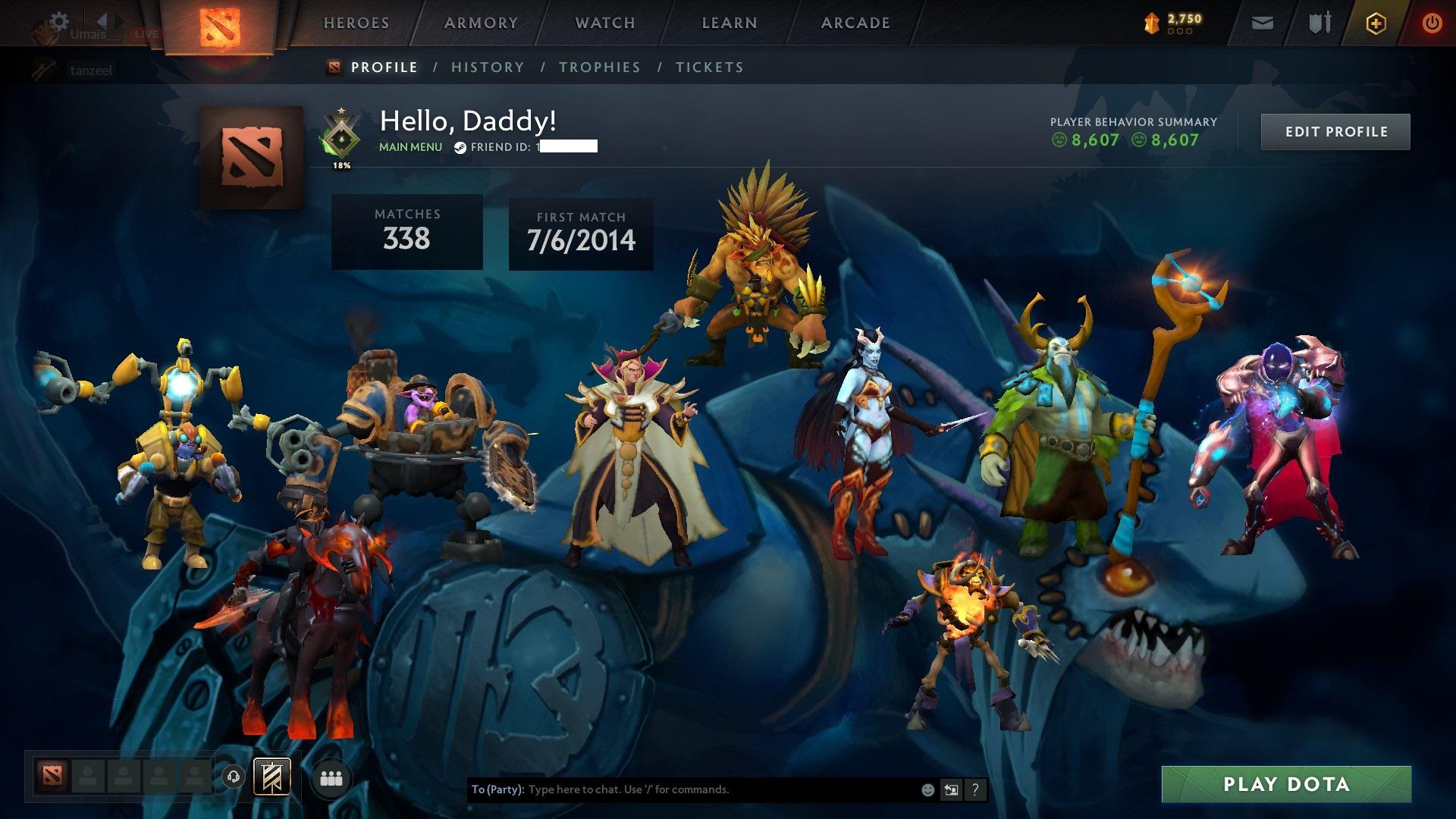Click the Dota Plus shield icon top right
This screenshot has width=1456, height=819.
tap(1319, 23)
